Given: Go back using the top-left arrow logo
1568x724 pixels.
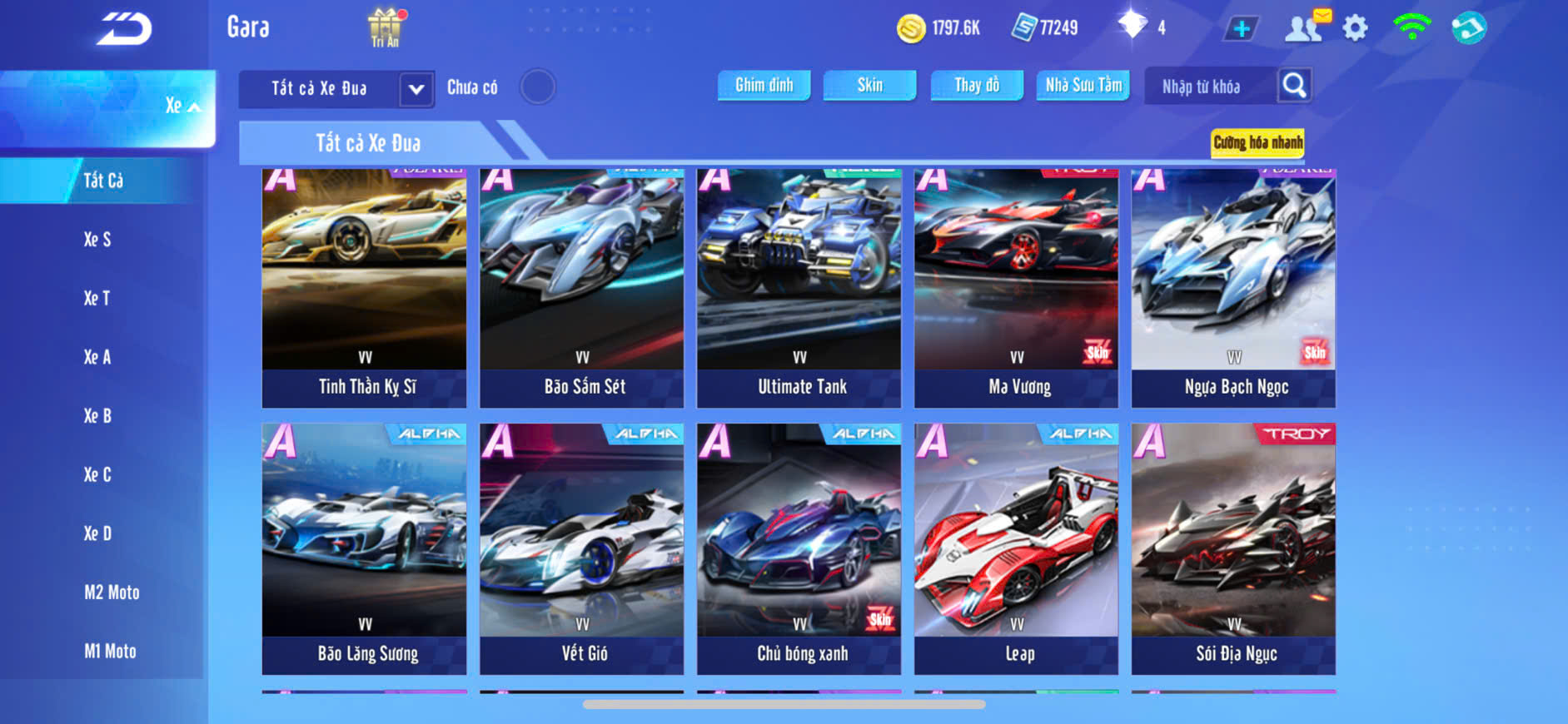Looking at the screenshot, I should pos(124,29).
